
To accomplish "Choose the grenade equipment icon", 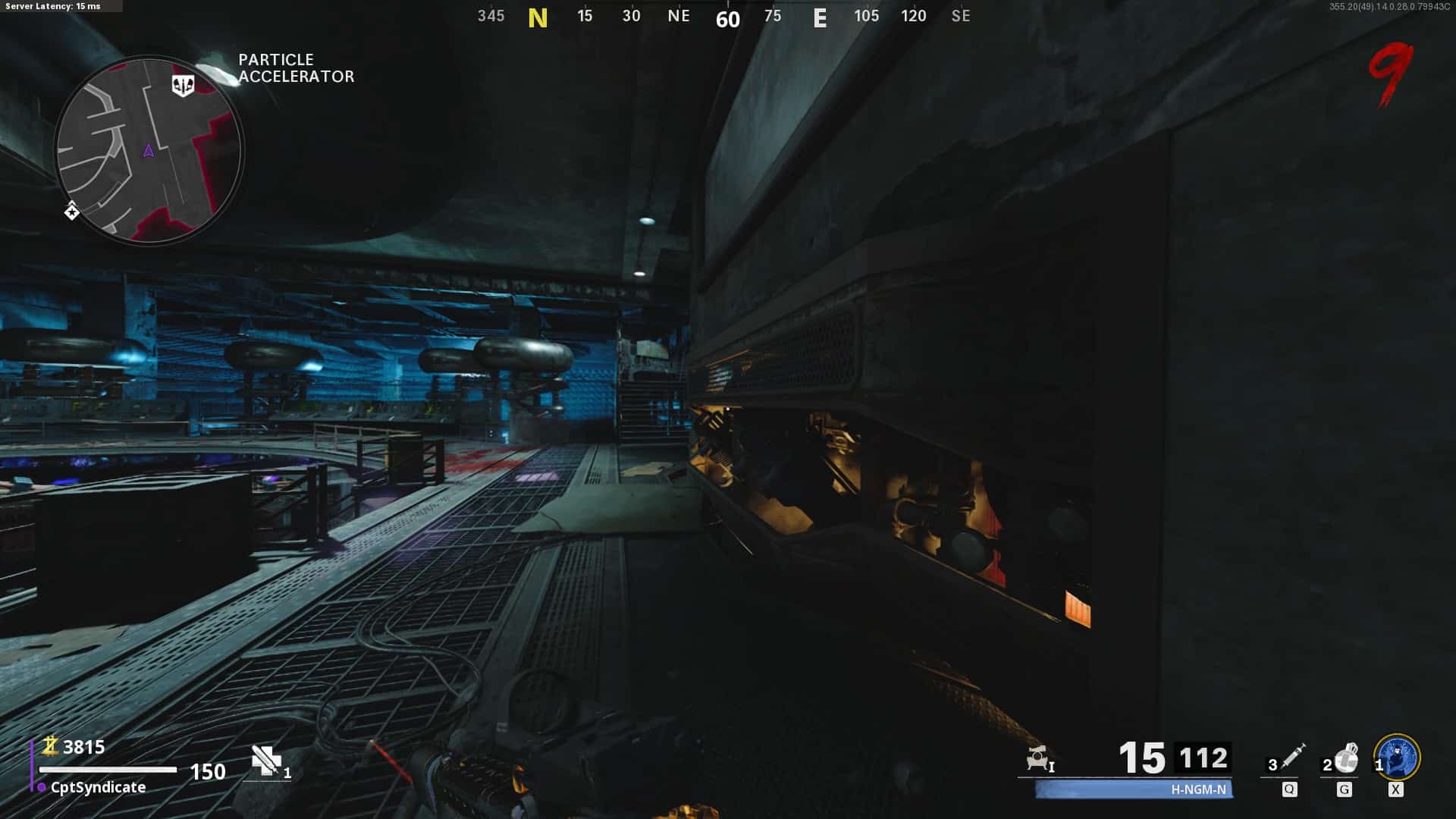I will [x=1346, y=757].
